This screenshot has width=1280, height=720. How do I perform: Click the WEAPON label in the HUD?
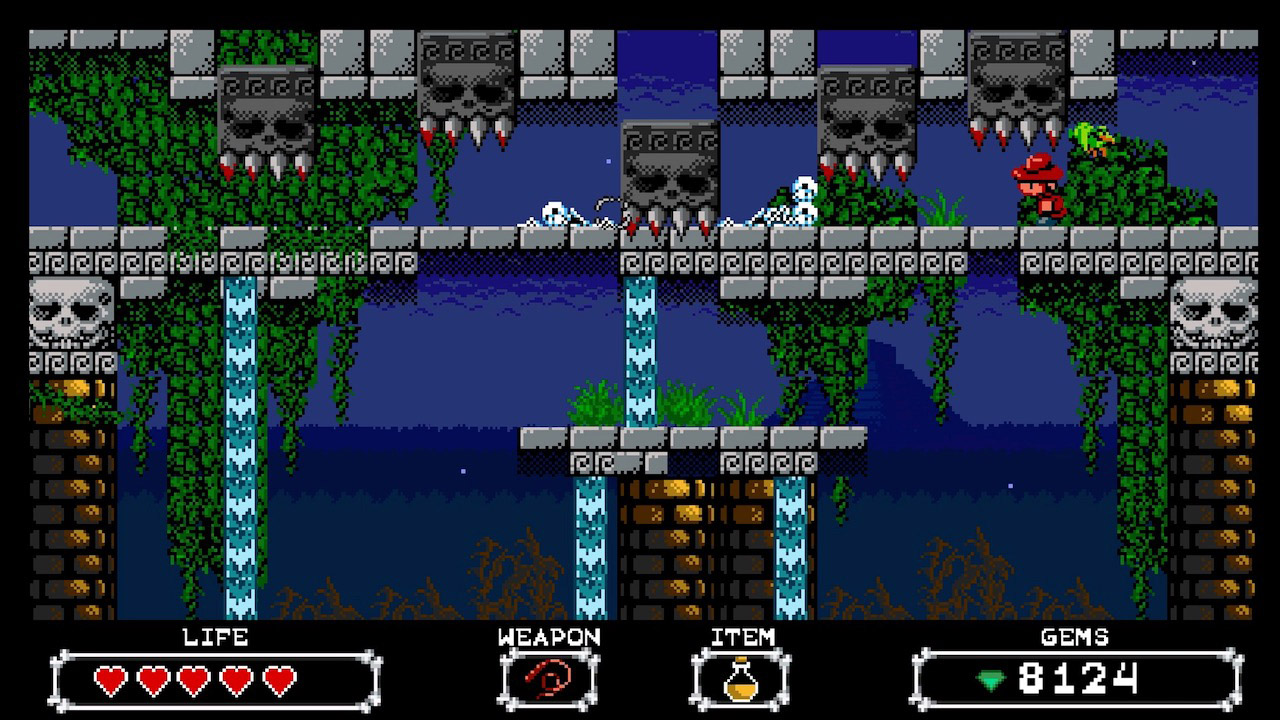click(x=549, y=636)
